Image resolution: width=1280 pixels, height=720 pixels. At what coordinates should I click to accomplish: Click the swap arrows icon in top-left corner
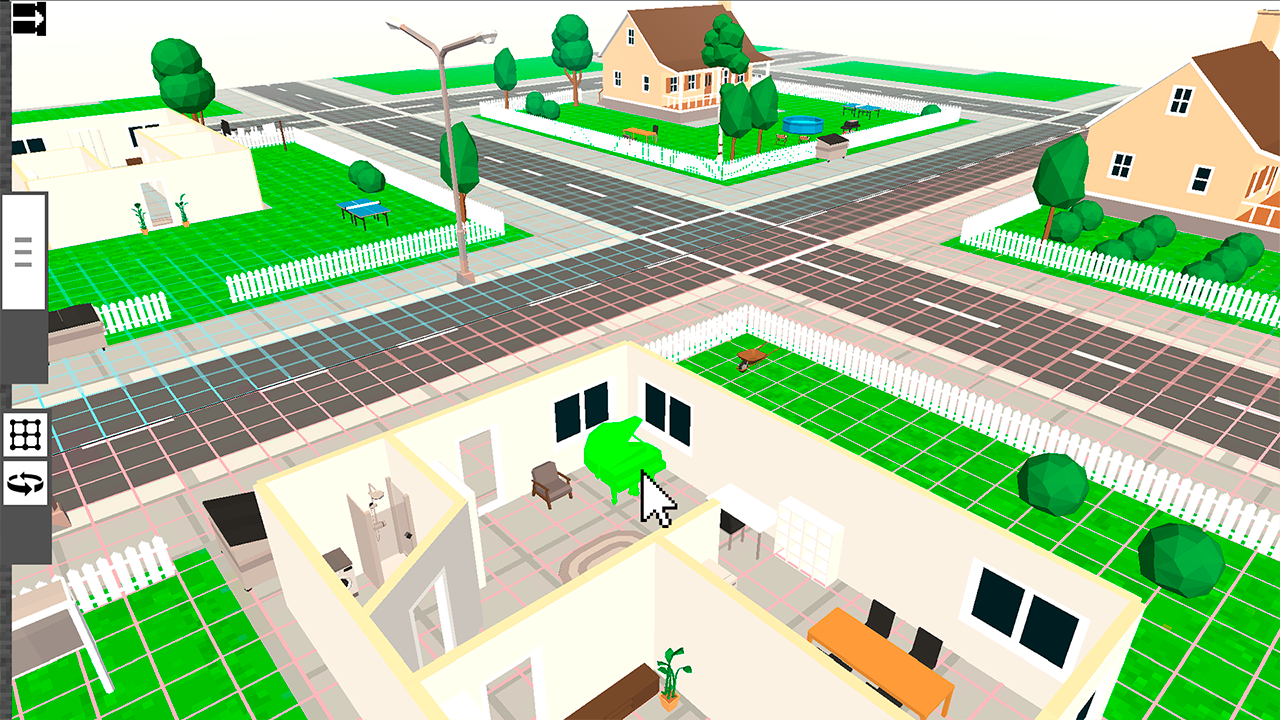click(27, 18)
